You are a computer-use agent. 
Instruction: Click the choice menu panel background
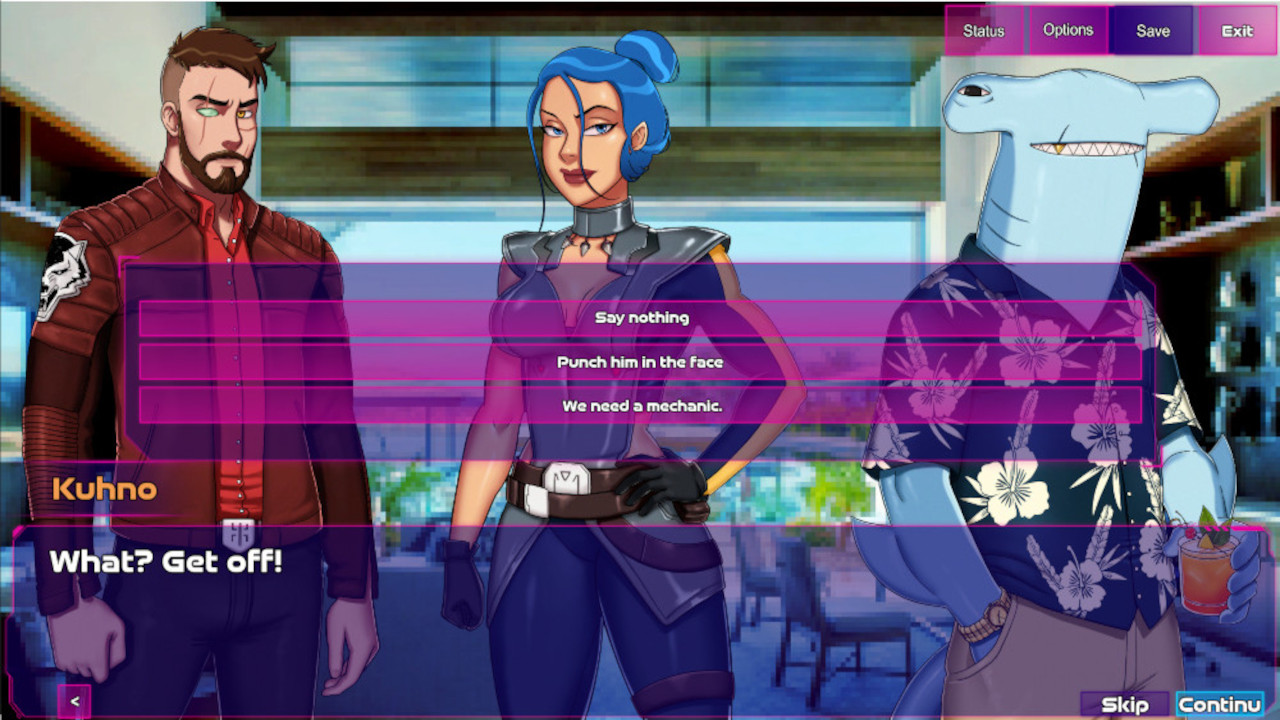640,280
